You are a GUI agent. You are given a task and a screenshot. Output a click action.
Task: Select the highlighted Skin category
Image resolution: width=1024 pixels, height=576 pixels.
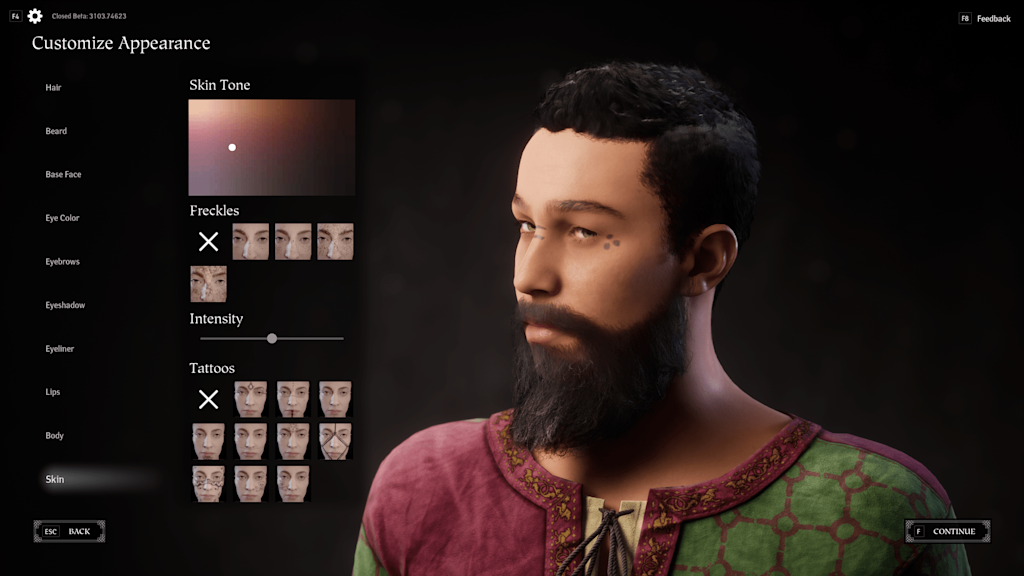pos(55,480)
